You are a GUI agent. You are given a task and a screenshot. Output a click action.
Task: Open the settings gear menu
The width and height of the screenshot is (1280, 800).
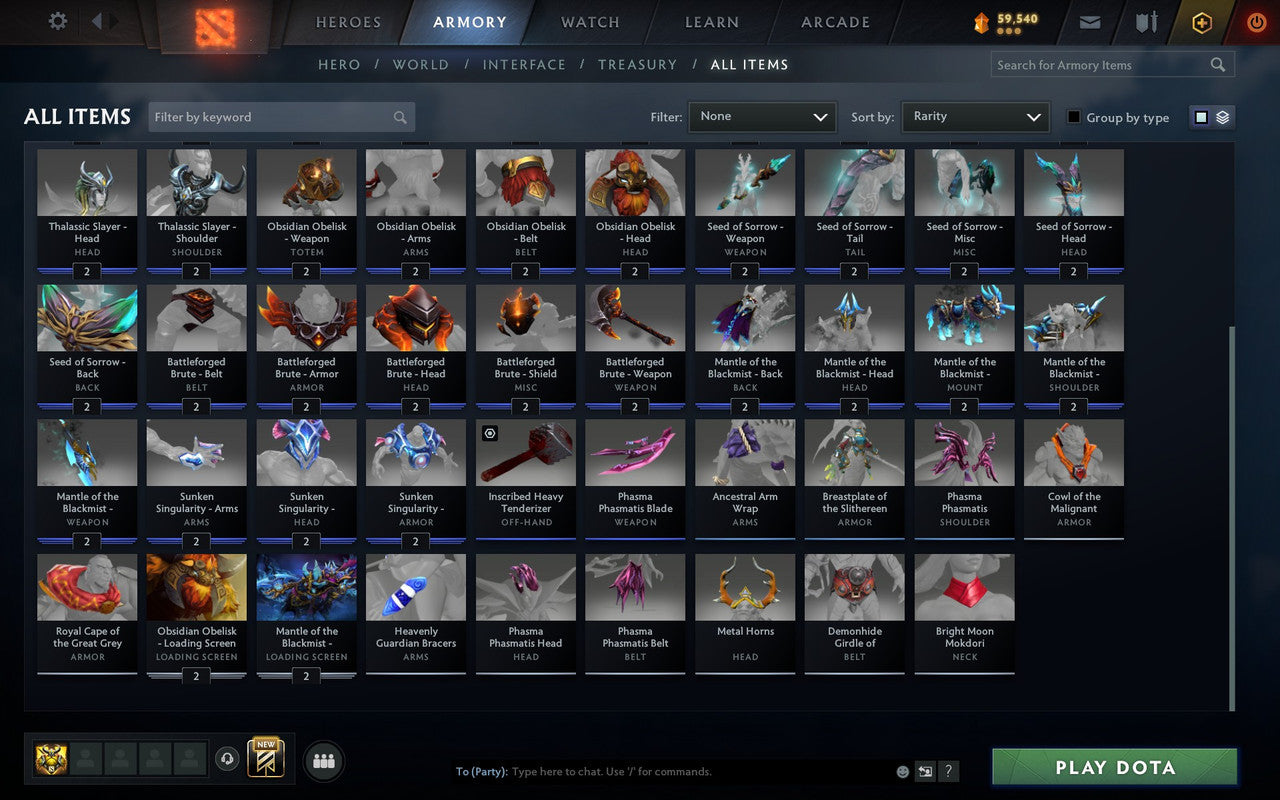click(57, 22)
